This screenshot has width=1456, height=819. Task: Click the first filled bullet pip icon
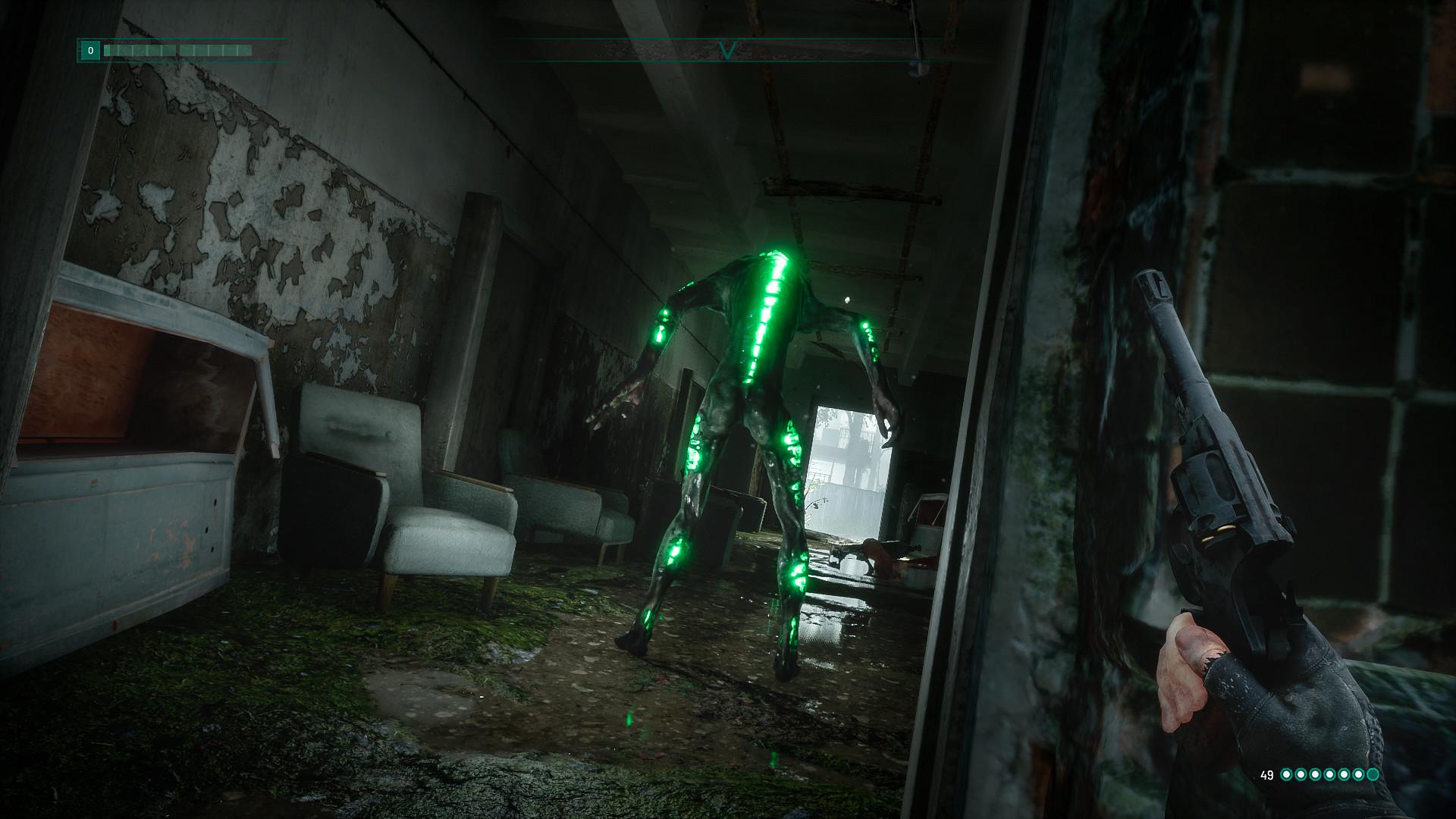coord(1286,775)
